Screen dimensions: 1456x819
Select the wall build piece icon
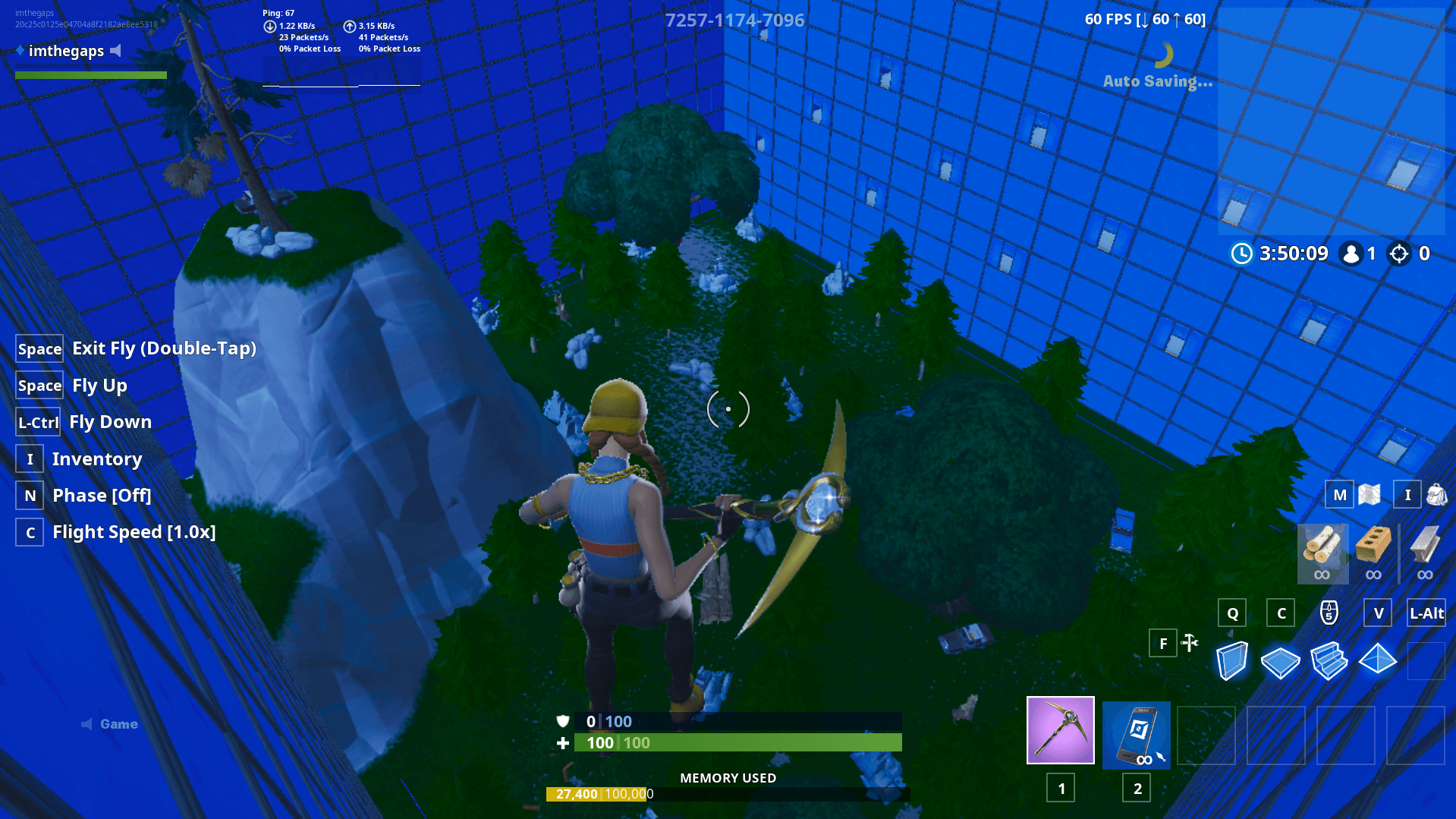point(1233,660)
